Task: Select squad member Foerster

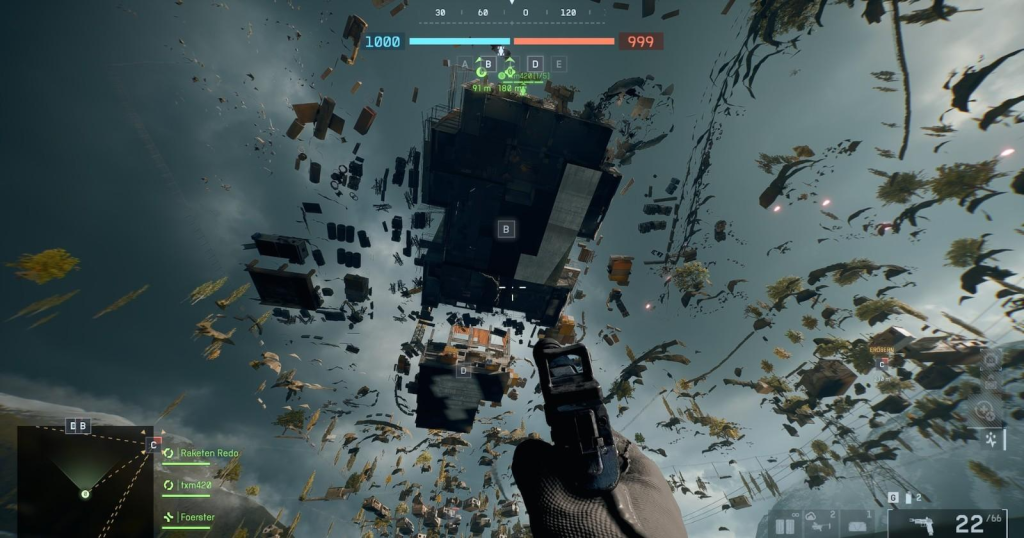Action: pos(198,517)
